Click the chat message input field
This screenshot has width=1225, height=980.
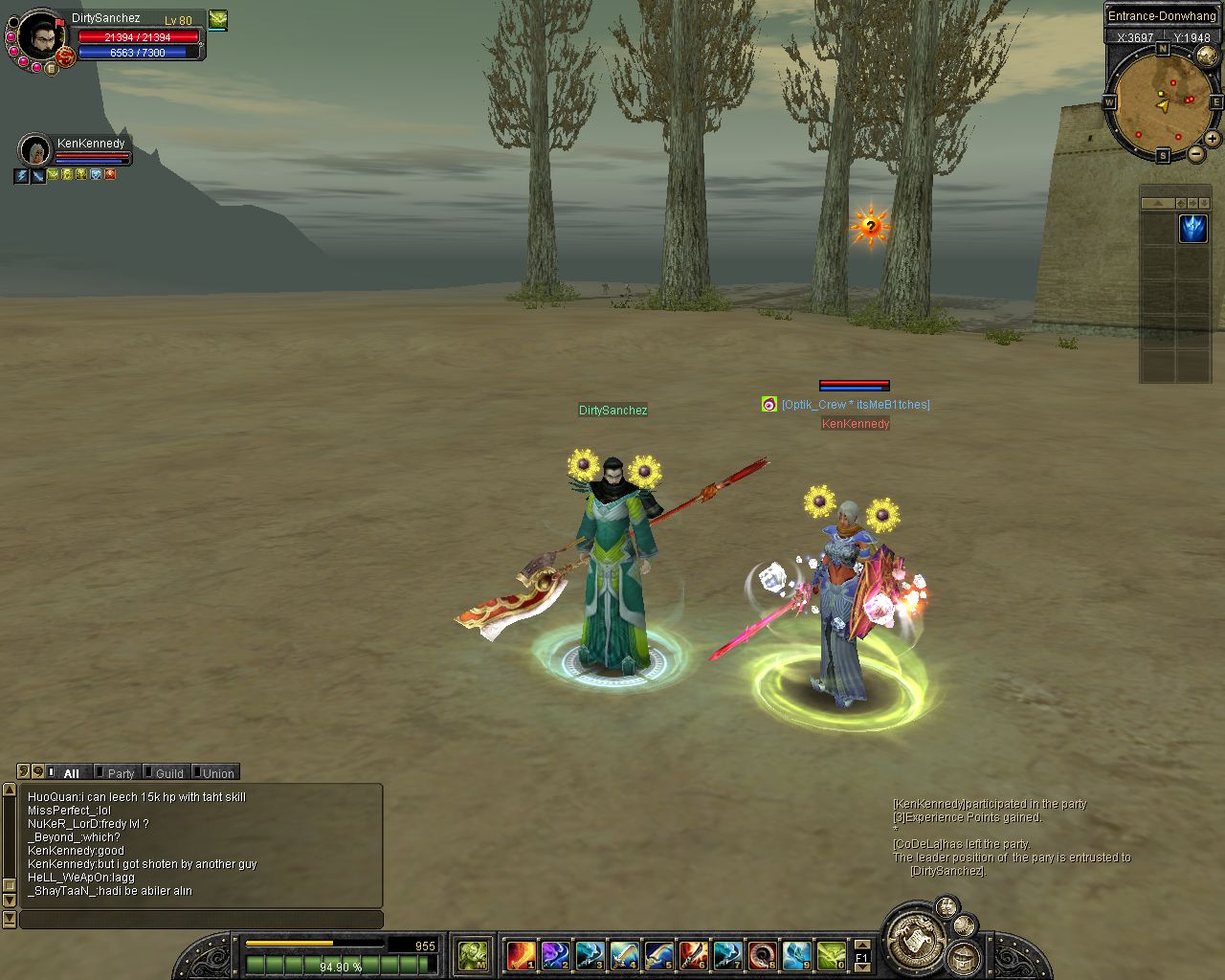[x=201, y=920]
